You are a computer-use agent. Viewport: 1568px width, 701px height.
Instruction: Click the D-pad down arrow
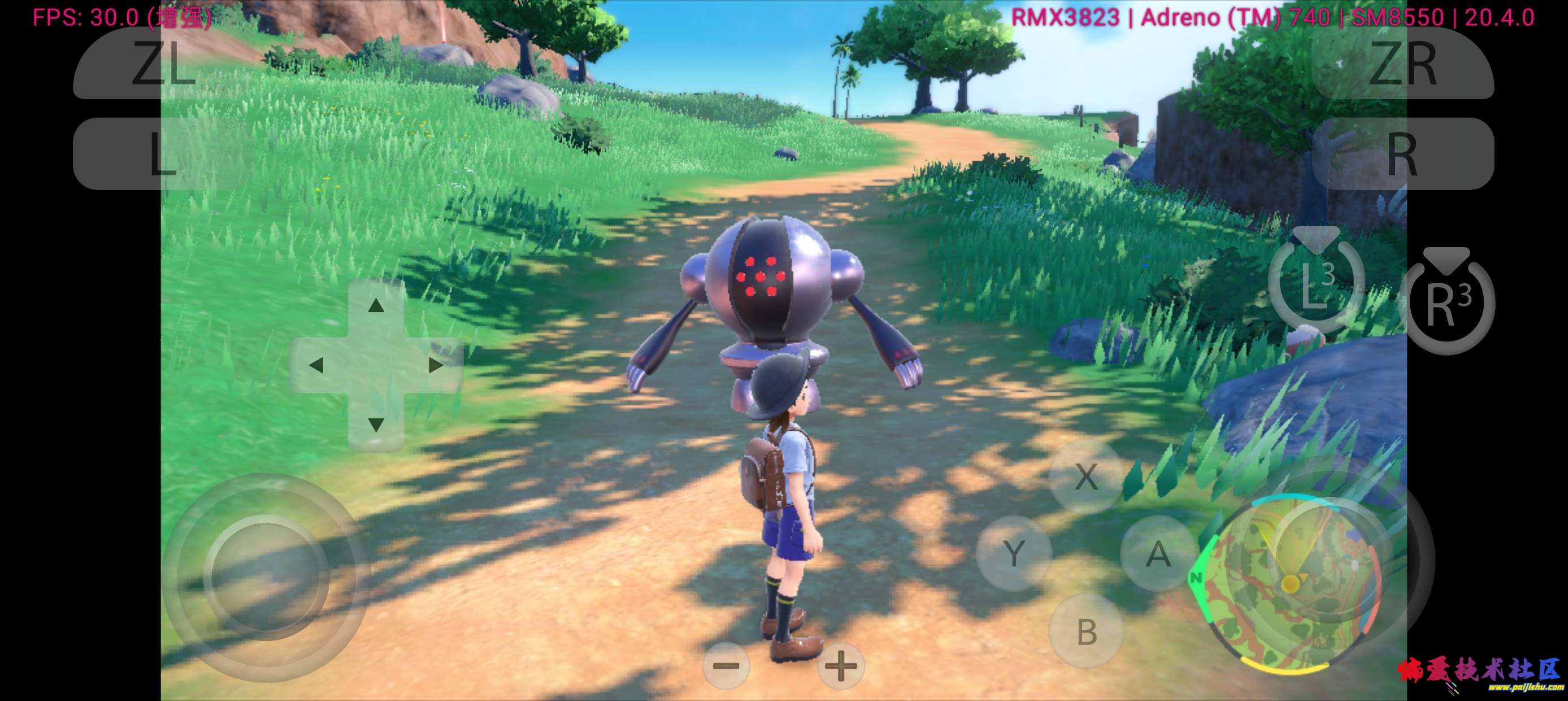pyautogui.click(x=376, y=423)
